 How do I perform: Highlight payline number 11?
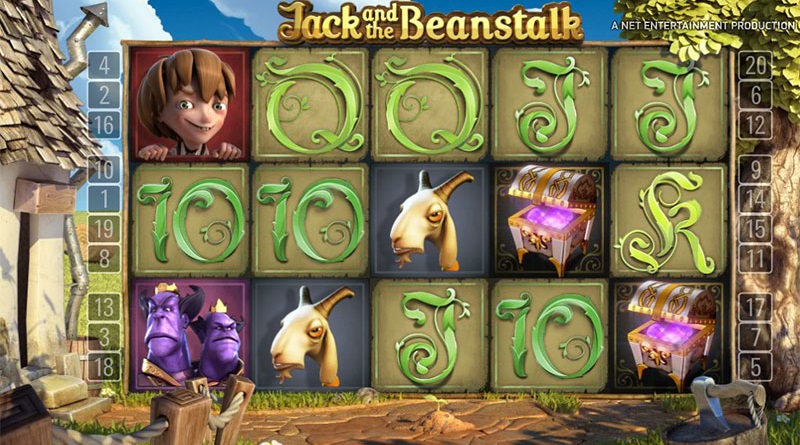756,256
